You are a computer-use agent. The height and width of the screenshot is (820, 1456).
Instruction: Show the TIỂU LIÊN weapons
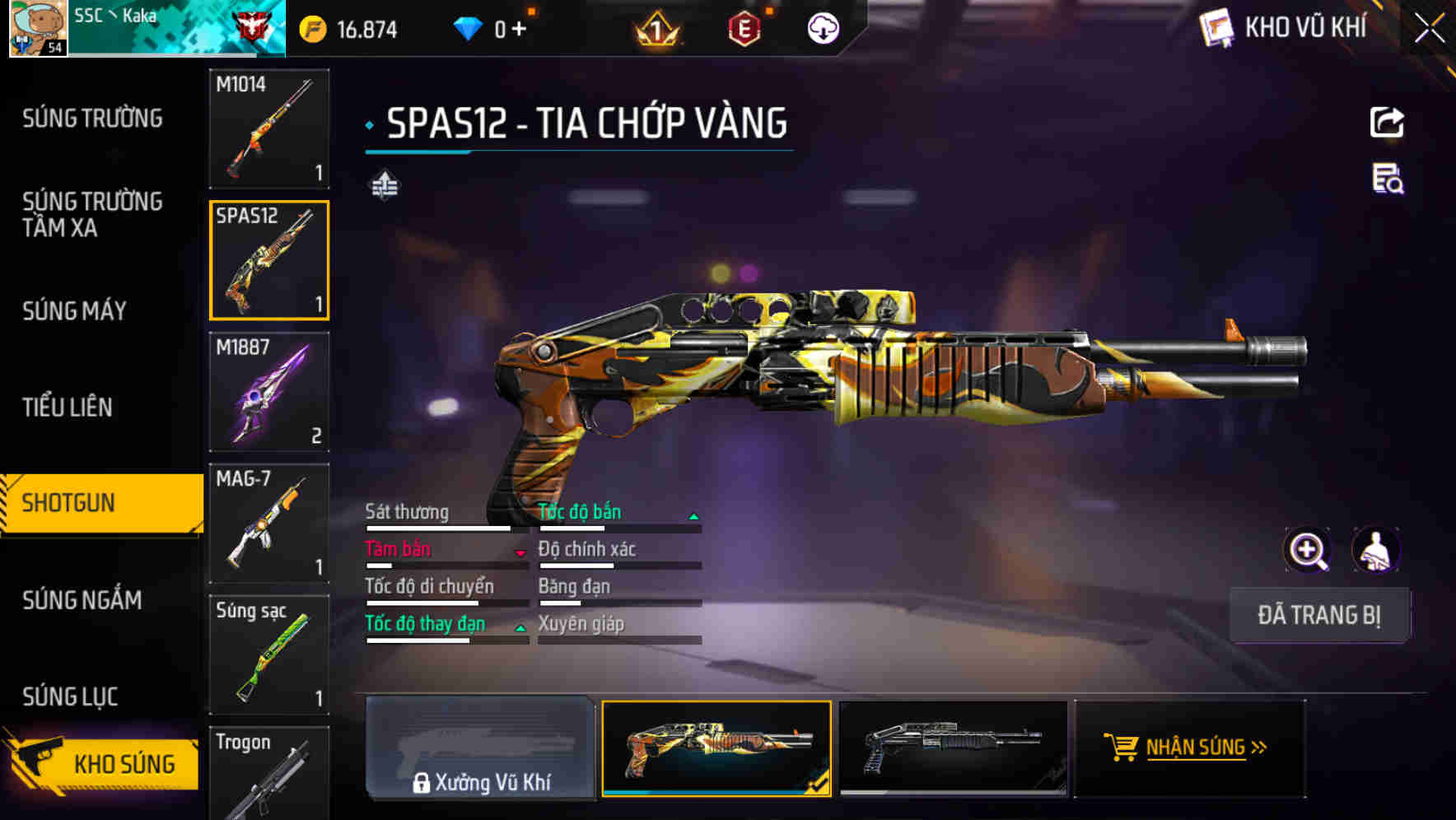(x=68, y=407)
